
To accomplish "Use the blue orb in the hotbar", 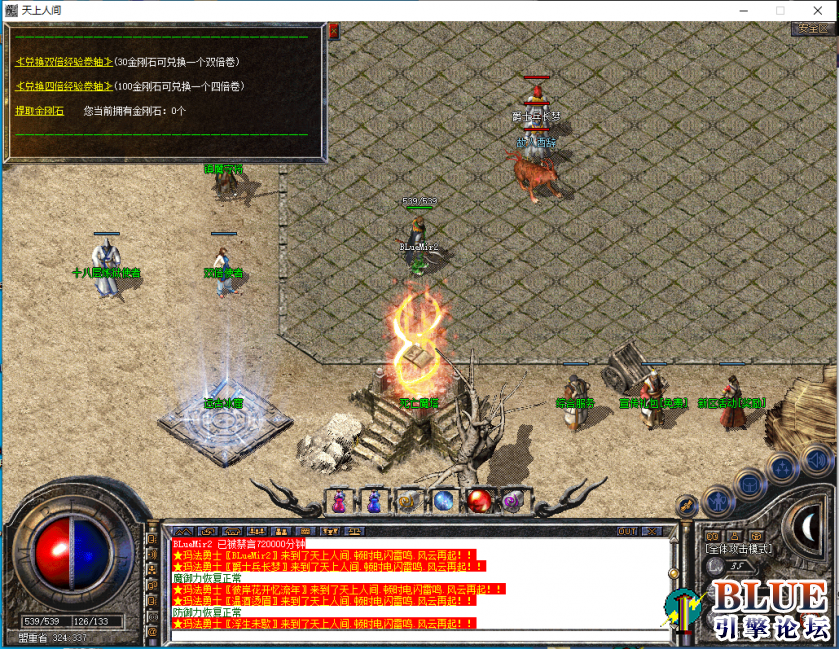I will coord(443,500).
